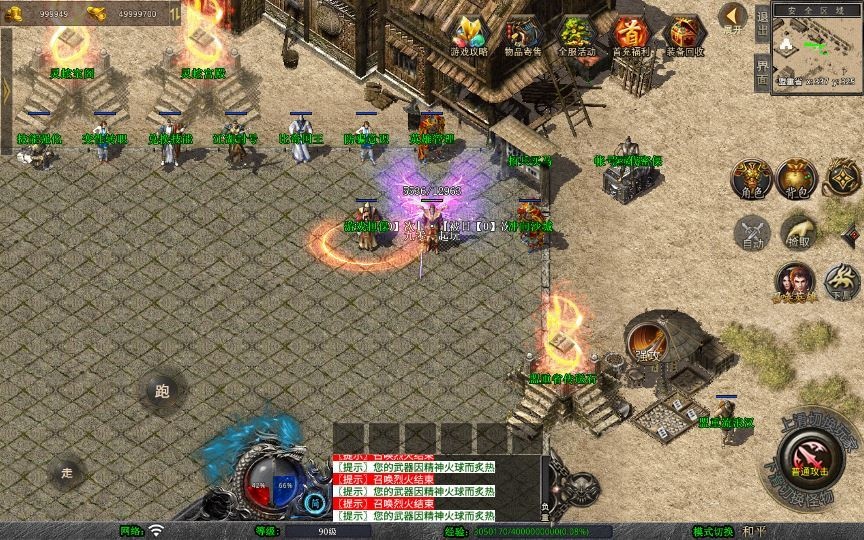Open the 角色 character sheet
The height and width of the screenshot is (540, 864).
click(x=750, y=178)
